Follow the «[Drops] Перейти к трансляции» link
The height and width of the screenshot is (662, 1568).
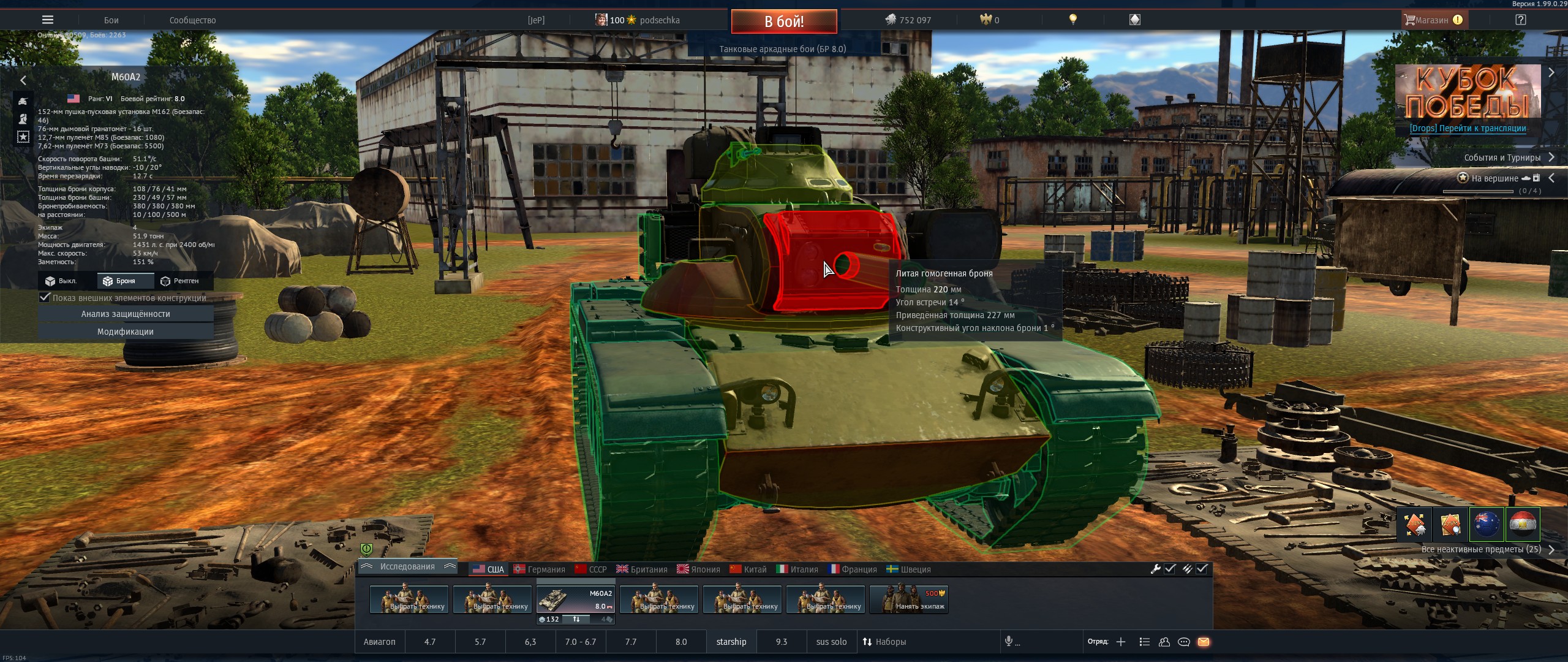tap(1468, 128)
